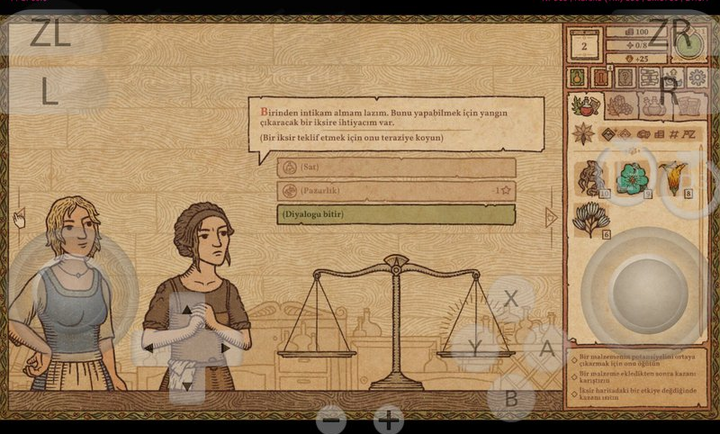Click the left hand arrow at screen edge
720x434 pixels.
[18, 217]
